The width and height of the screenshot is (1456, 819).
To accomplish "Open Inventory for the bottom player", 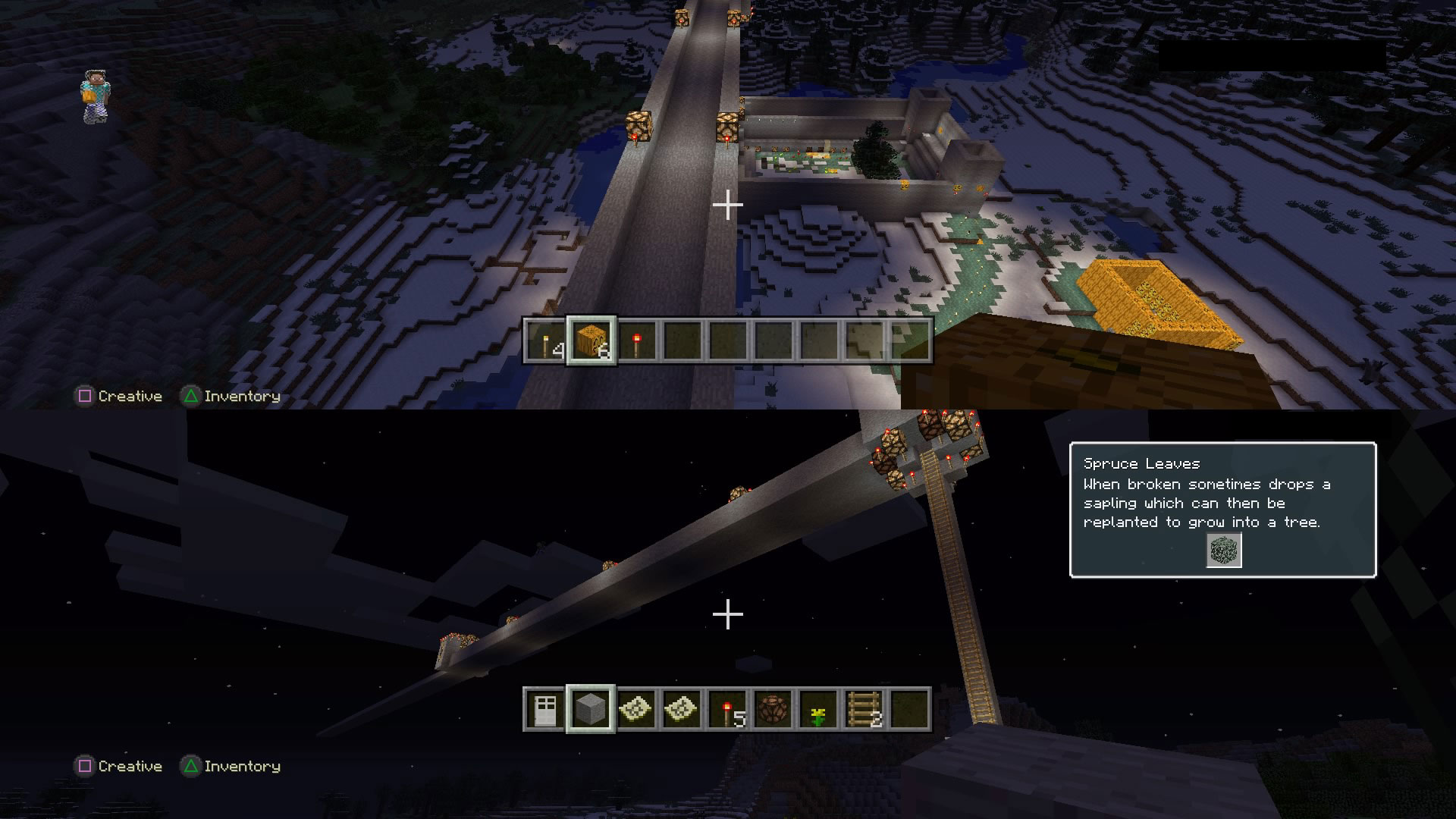I will point(241,766).
